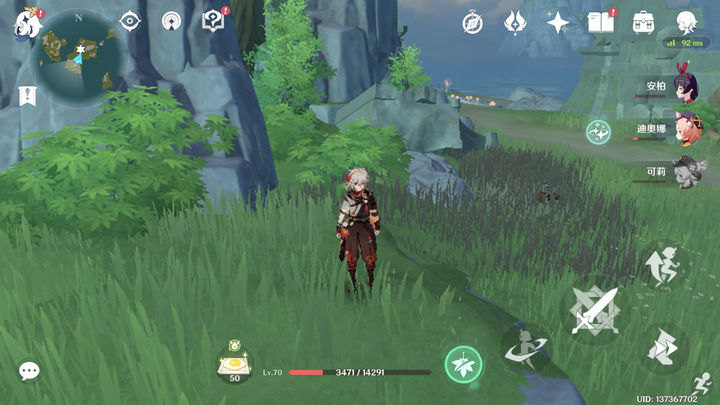Image resolution: width=720 pixels, height=405 pixels.
Task: Open the winged Battle Pass emblem icon
Action: click(514, 22)
